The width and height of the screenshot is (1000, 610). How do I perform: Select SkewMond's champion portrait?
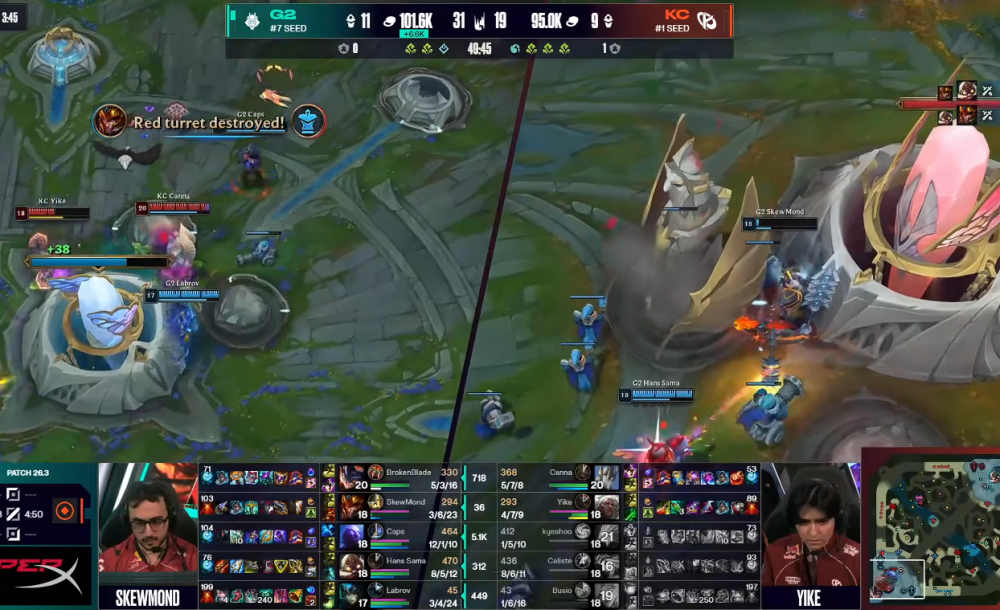coord(352,507)
